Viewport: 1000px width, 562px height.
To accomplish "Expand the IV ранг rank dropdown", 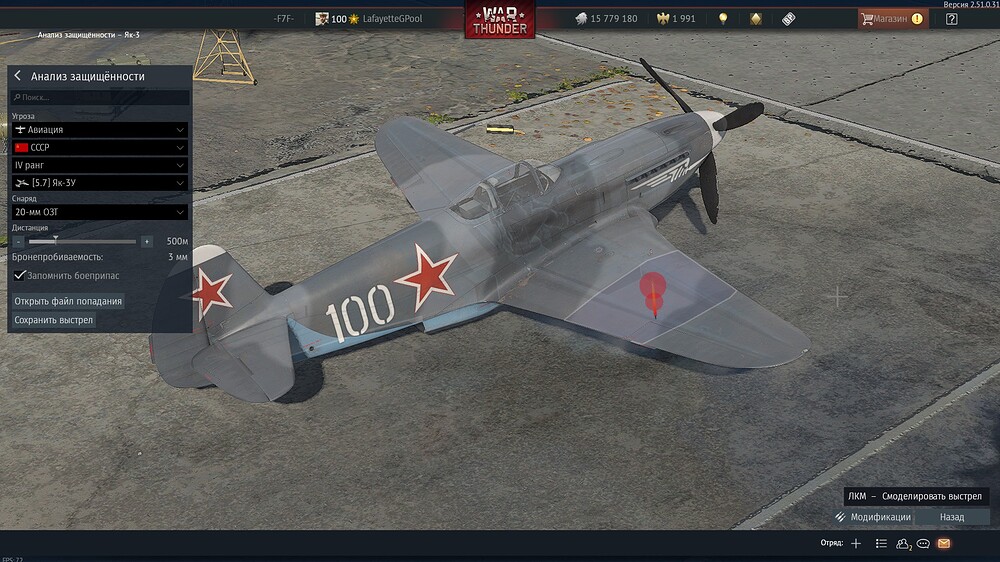I will (x=100, y=164).
